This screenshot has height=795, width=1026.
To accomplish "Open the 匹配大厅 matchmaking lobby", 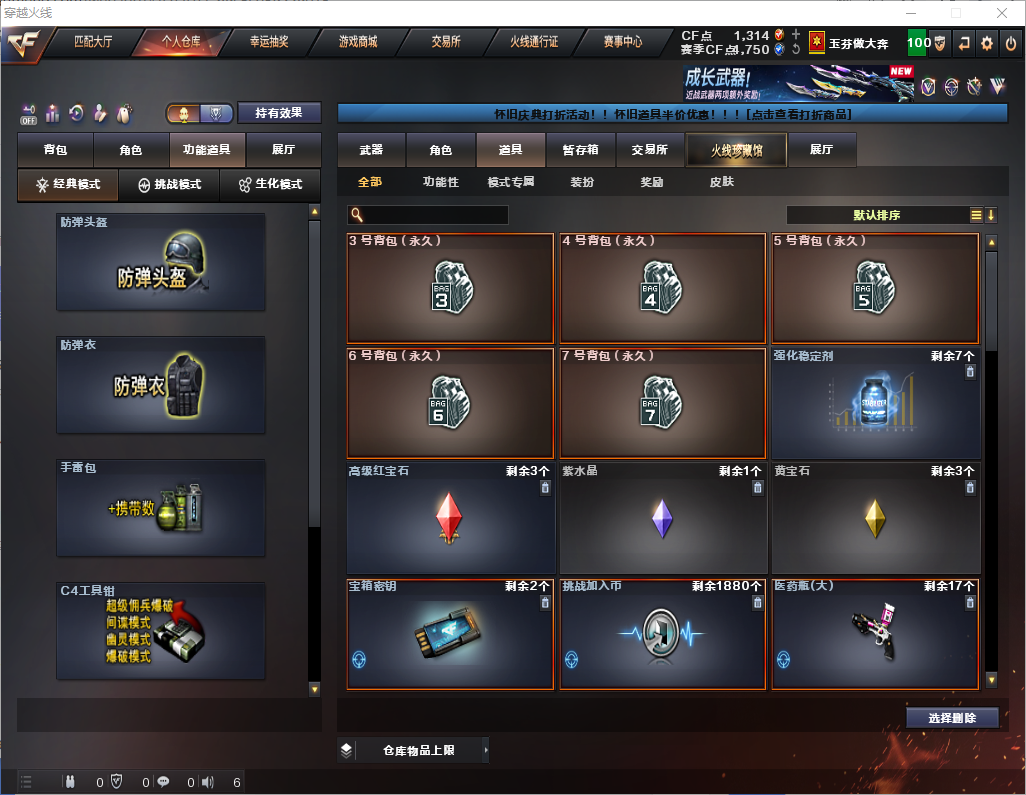I will coord(93,42).
